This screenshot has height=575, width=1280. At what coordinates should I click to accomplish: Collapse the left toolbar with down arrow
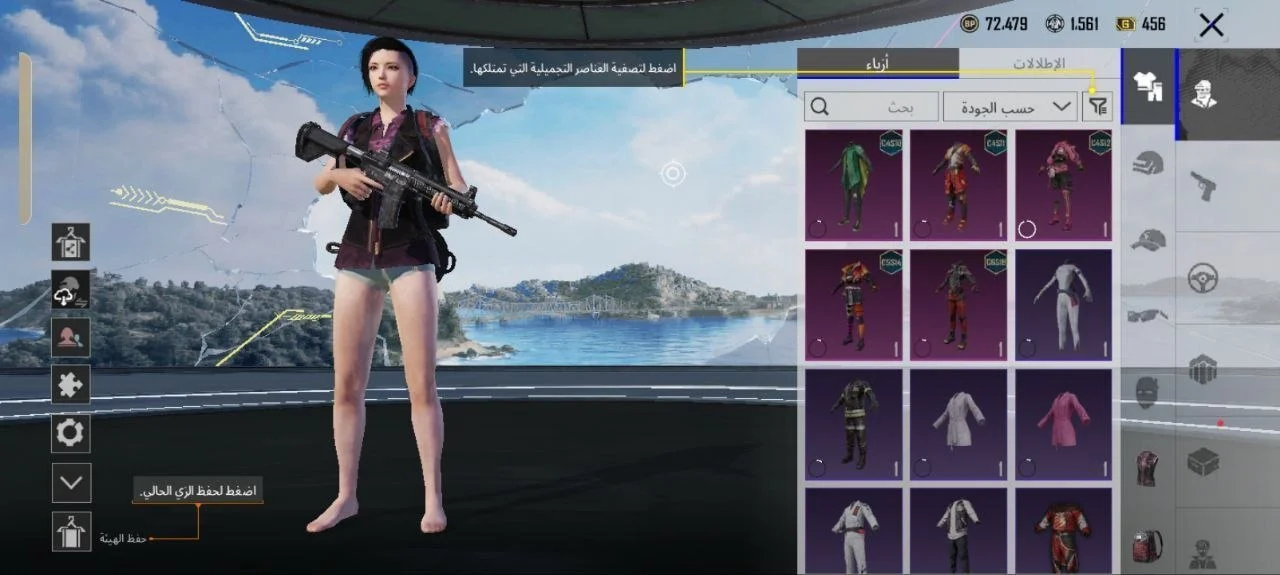pos(72,482)
